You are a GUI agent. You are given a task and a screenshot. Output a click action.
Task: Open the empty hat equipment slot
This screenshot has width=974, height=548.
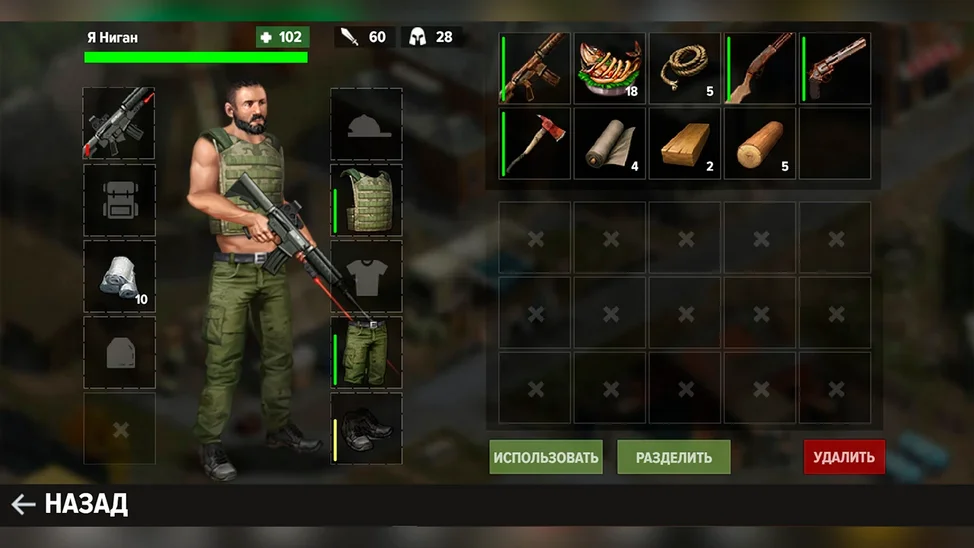[x=367, y=124]
